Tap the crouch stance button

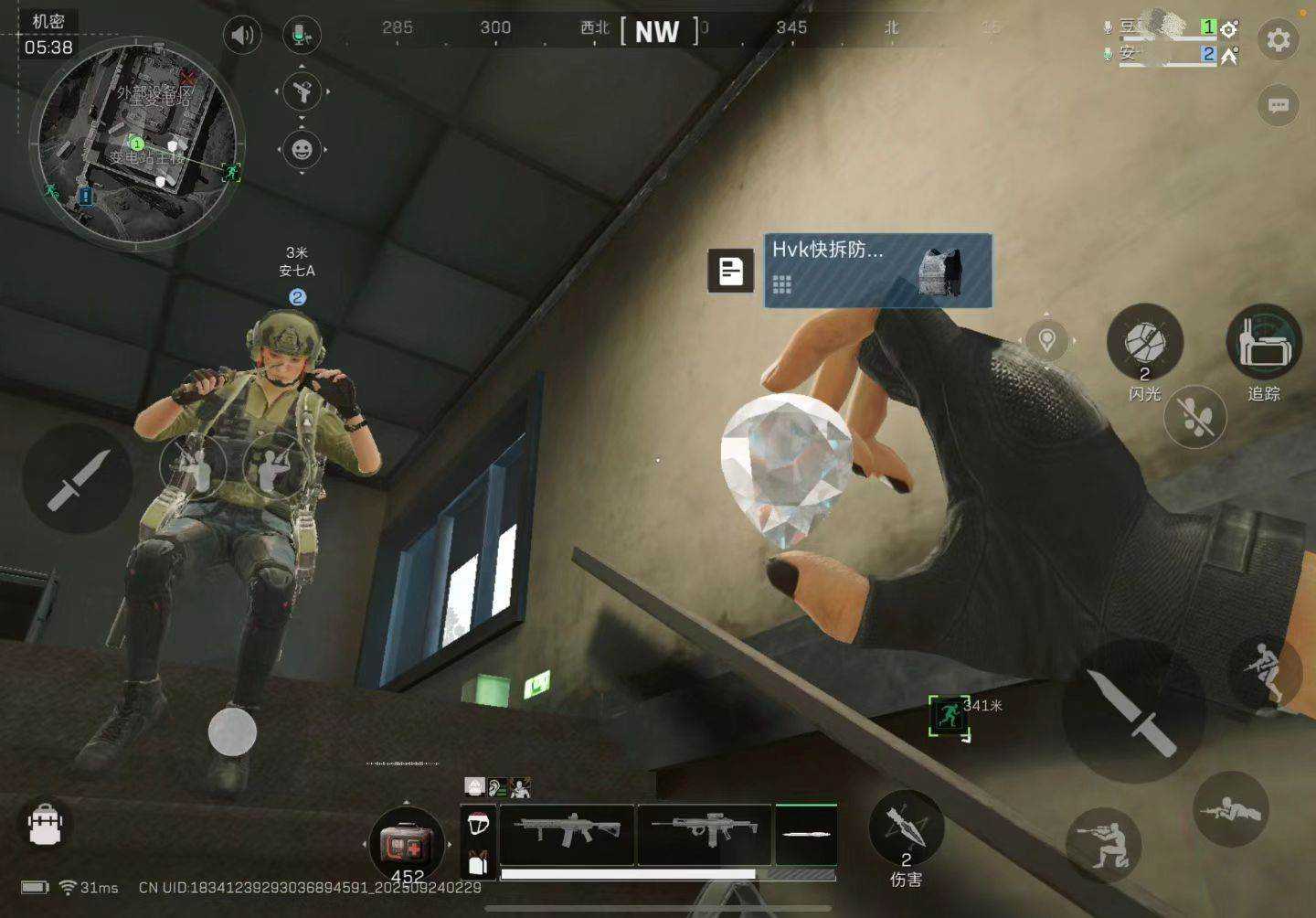(x=1104, y=844)
